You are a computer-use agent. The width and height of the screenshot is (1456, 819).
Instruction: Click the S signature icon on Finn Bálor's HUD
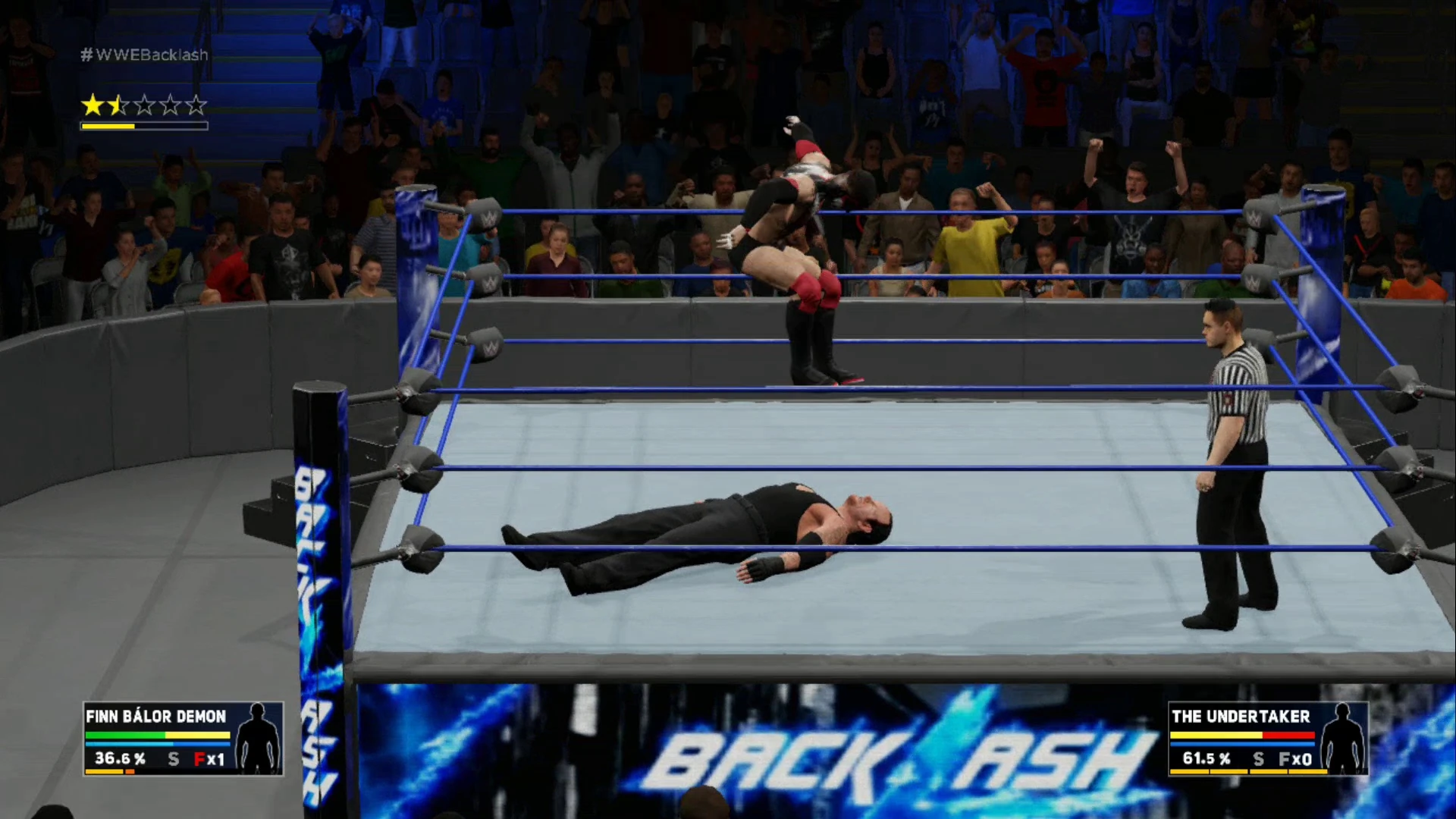tap(173, 759)
